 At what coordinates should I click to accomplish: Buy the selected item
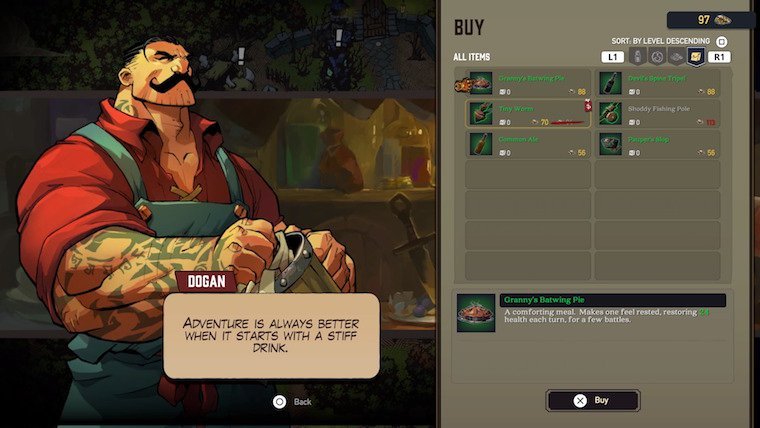pyautogui.click(x=593, y=400)
